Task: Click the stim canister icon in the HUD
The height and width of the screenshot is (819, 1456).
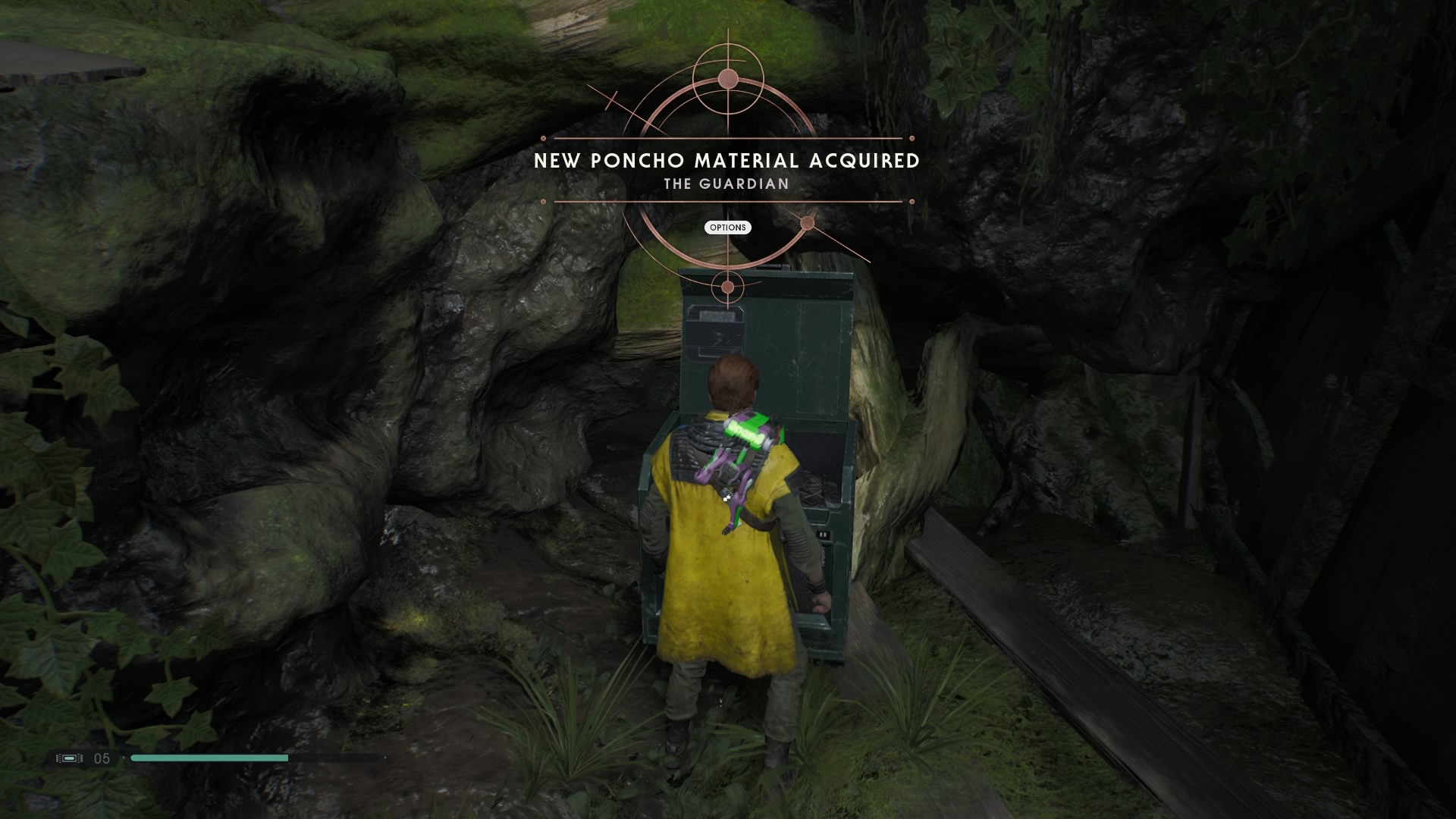Action: [68, 758]
